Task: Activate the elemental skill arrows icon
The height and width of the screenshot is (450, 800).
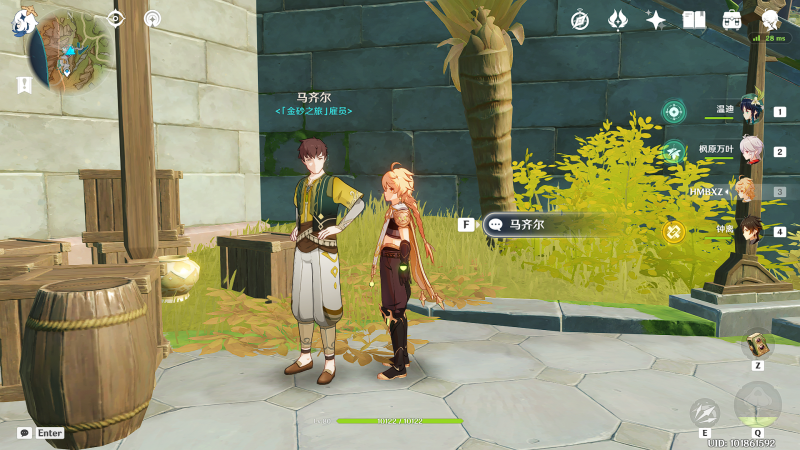Action: pos(705,411)
